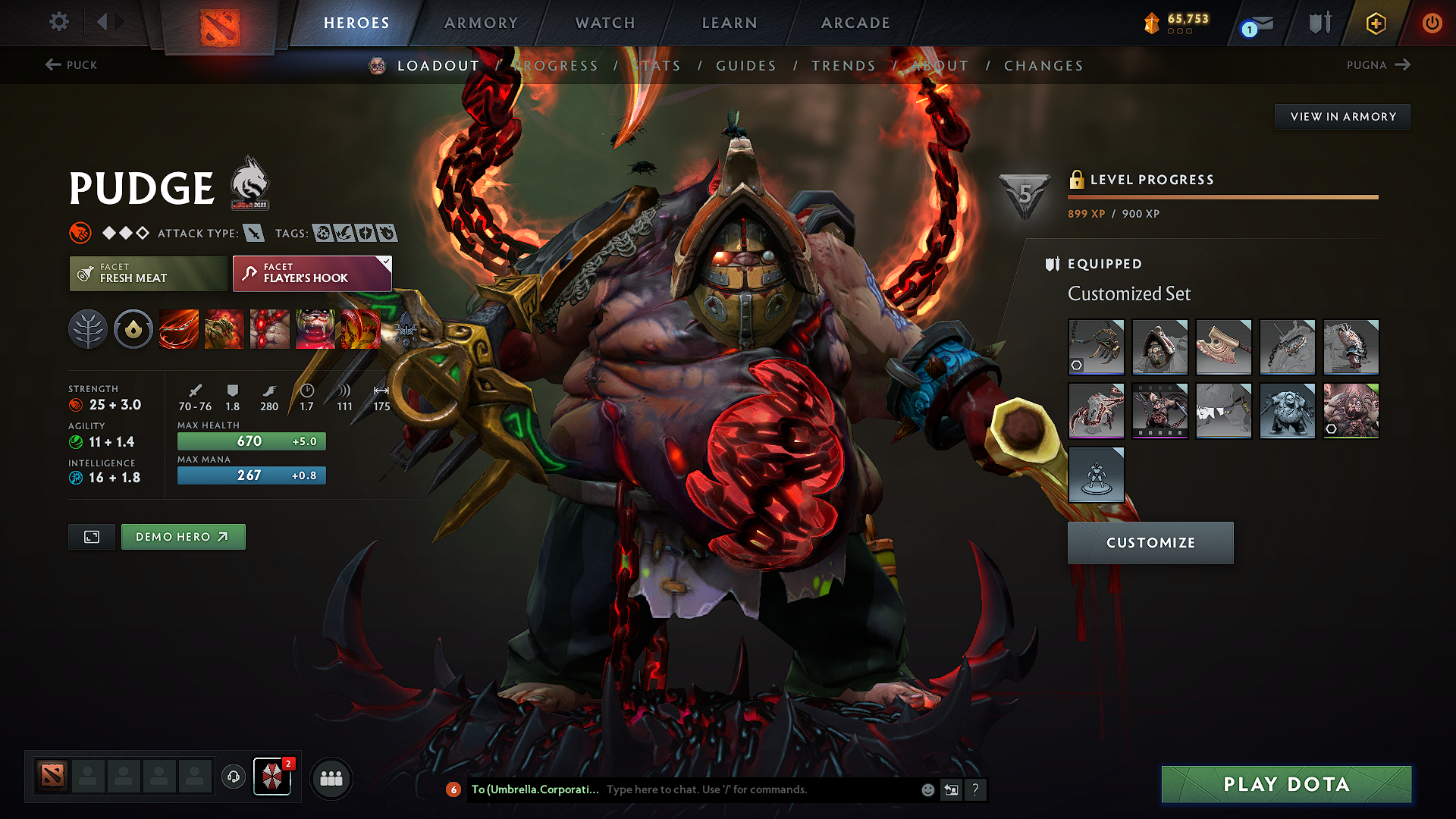
Task: Open the friends list icon near chat
Action: [331, 777]
